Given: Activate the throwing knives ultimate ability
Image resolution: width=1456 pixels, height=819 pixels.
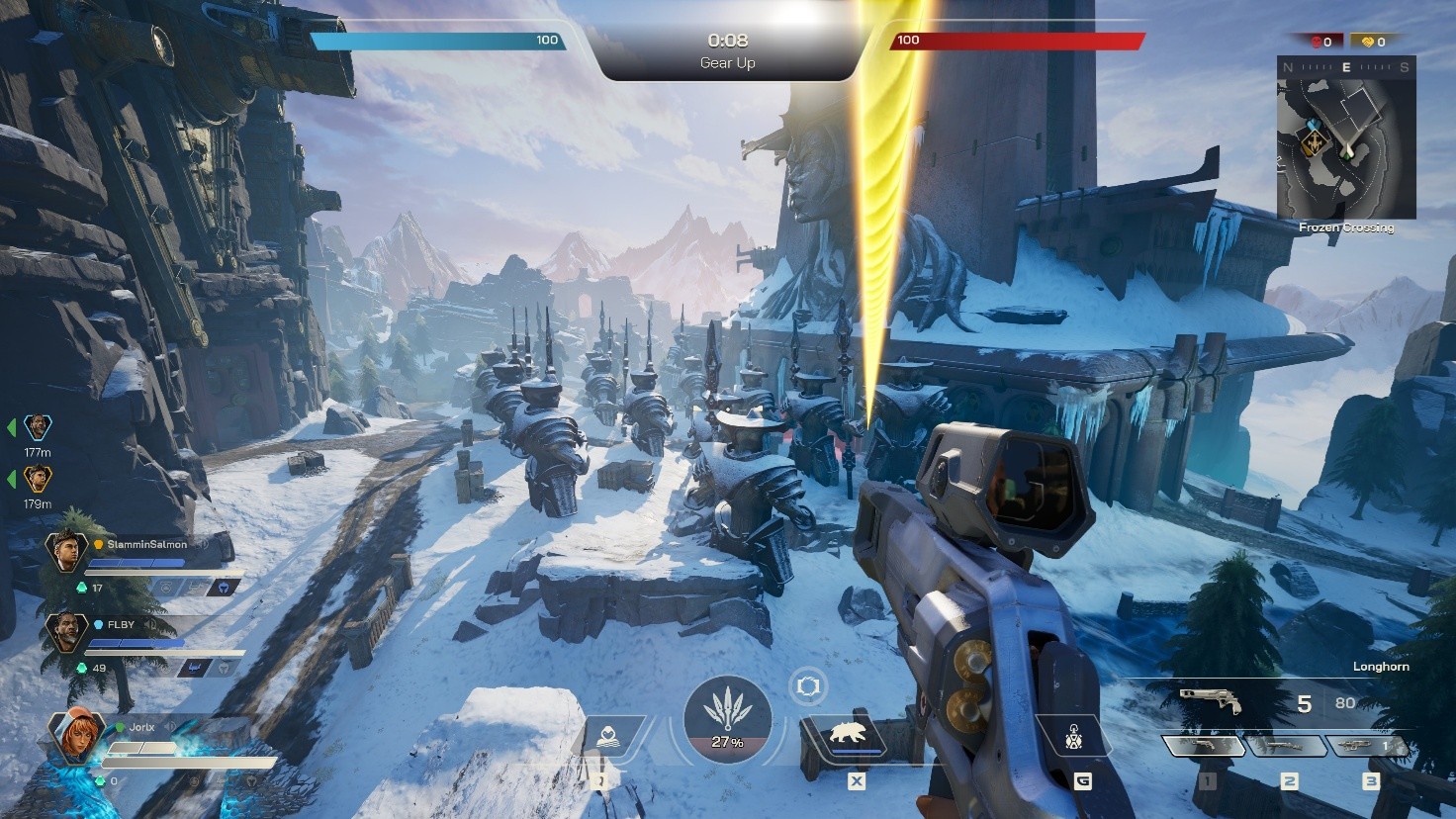Looking at the screenshot, I should pyautogui.click(x=727, y=719).
